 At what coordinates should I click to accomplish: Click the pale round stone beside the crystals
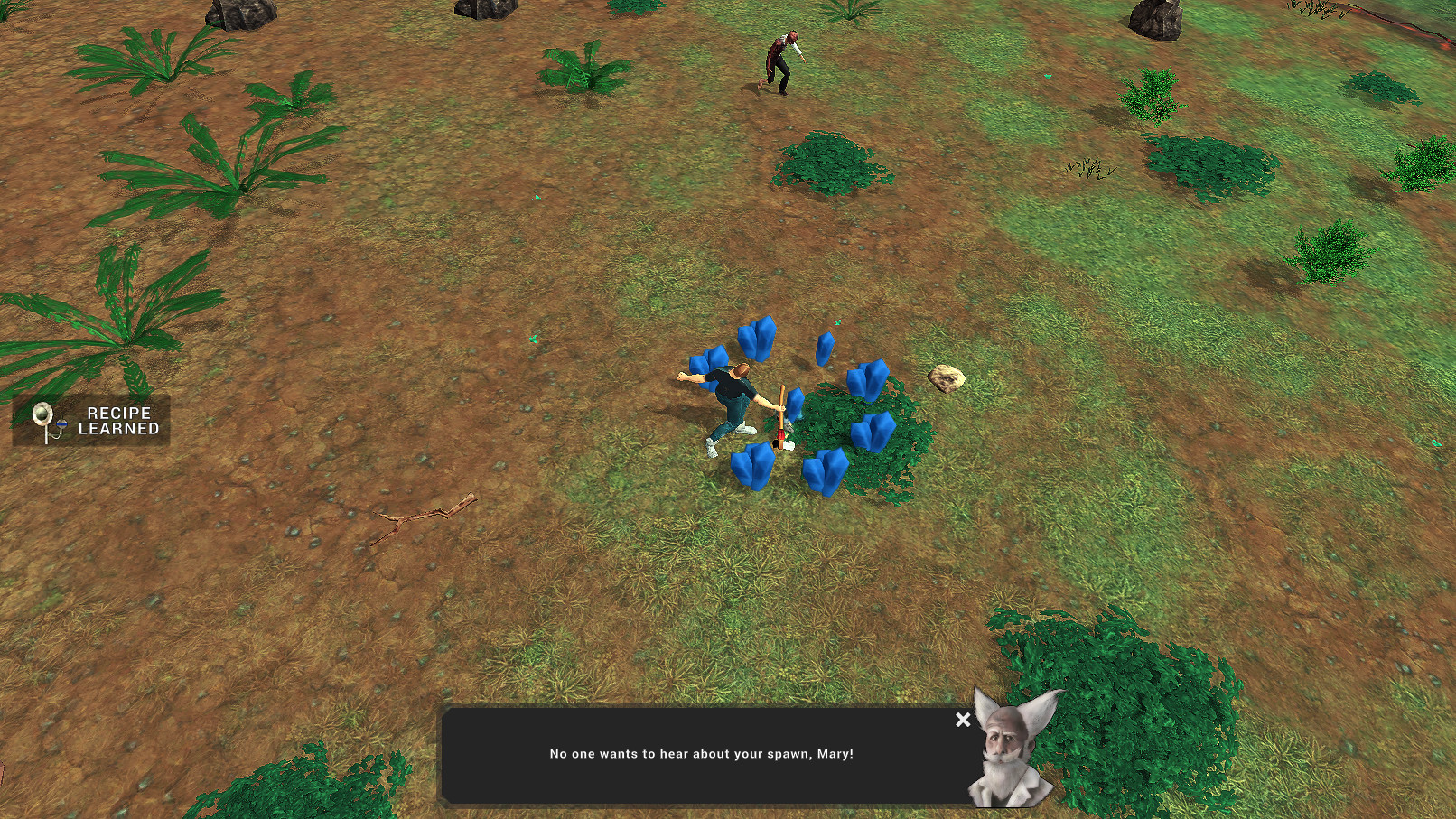(944, 378)
